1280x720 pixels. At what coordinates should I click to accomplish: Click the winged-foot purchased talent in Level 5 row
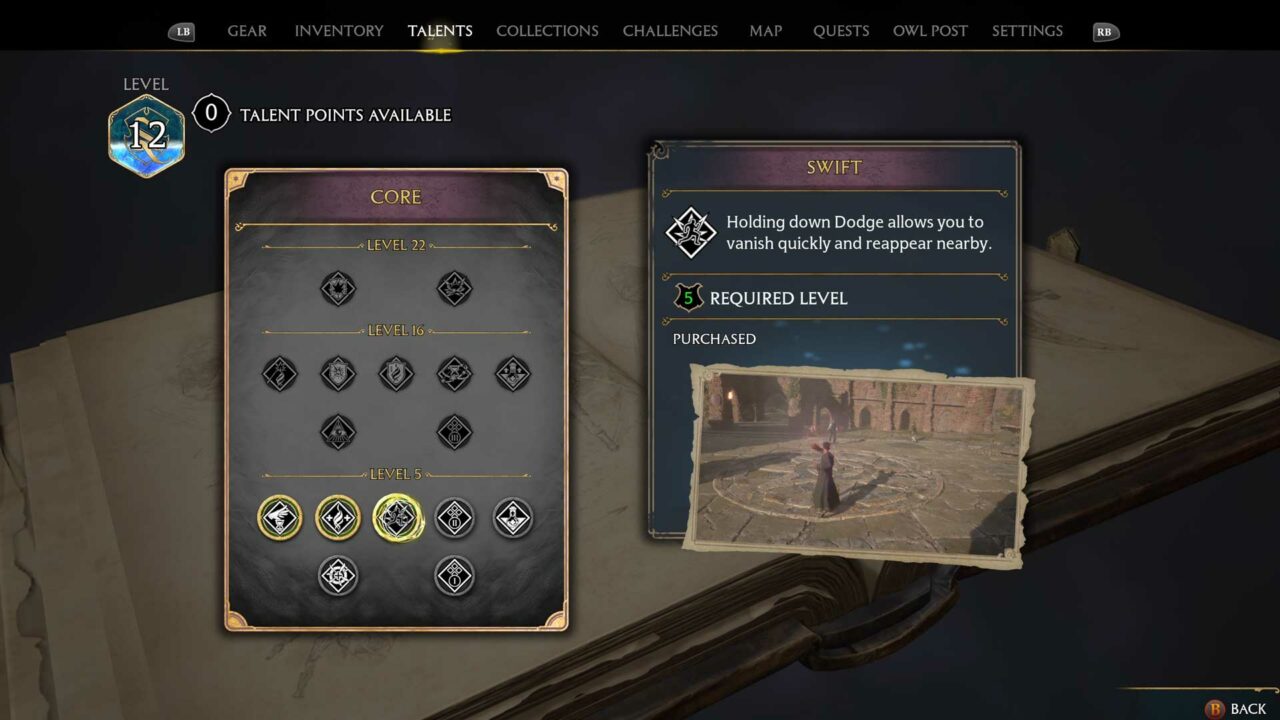click(x=280, y=518)
